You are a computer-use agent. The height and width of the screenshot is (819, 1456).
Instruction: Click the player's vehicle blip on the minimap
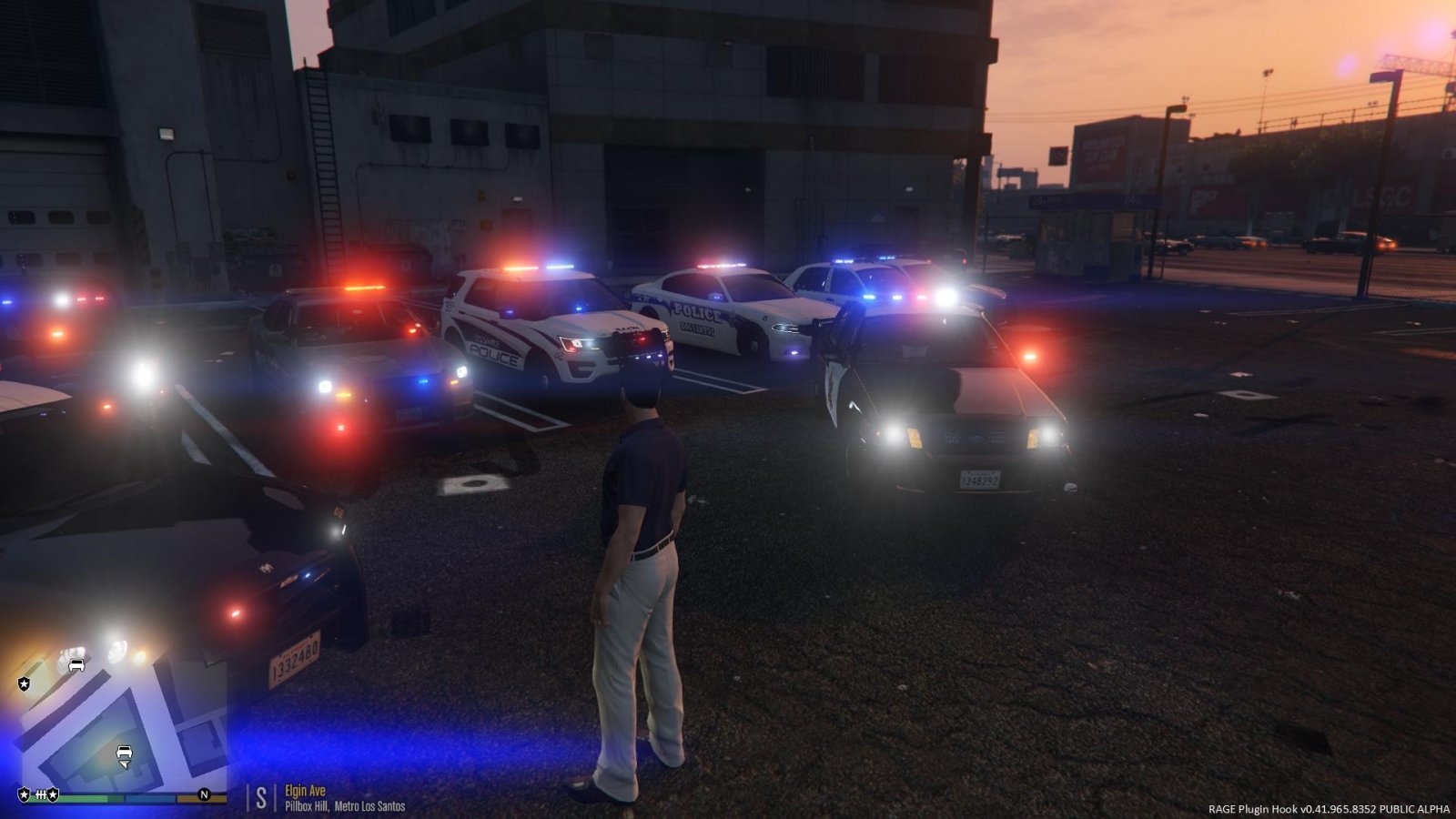pyautogui.click(x=124, y=752)
